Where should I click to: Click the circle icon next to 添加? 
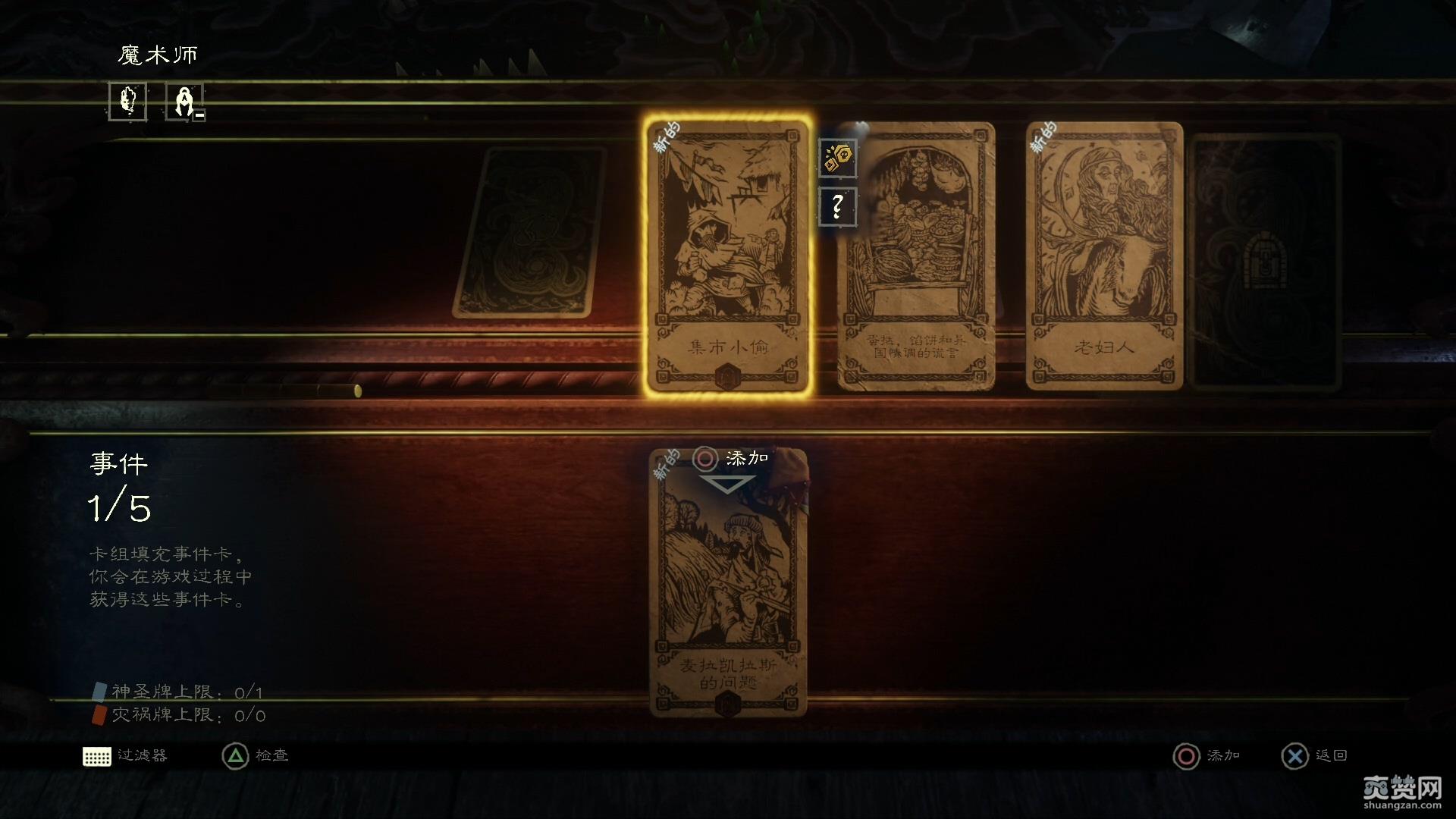coord(705,458)
